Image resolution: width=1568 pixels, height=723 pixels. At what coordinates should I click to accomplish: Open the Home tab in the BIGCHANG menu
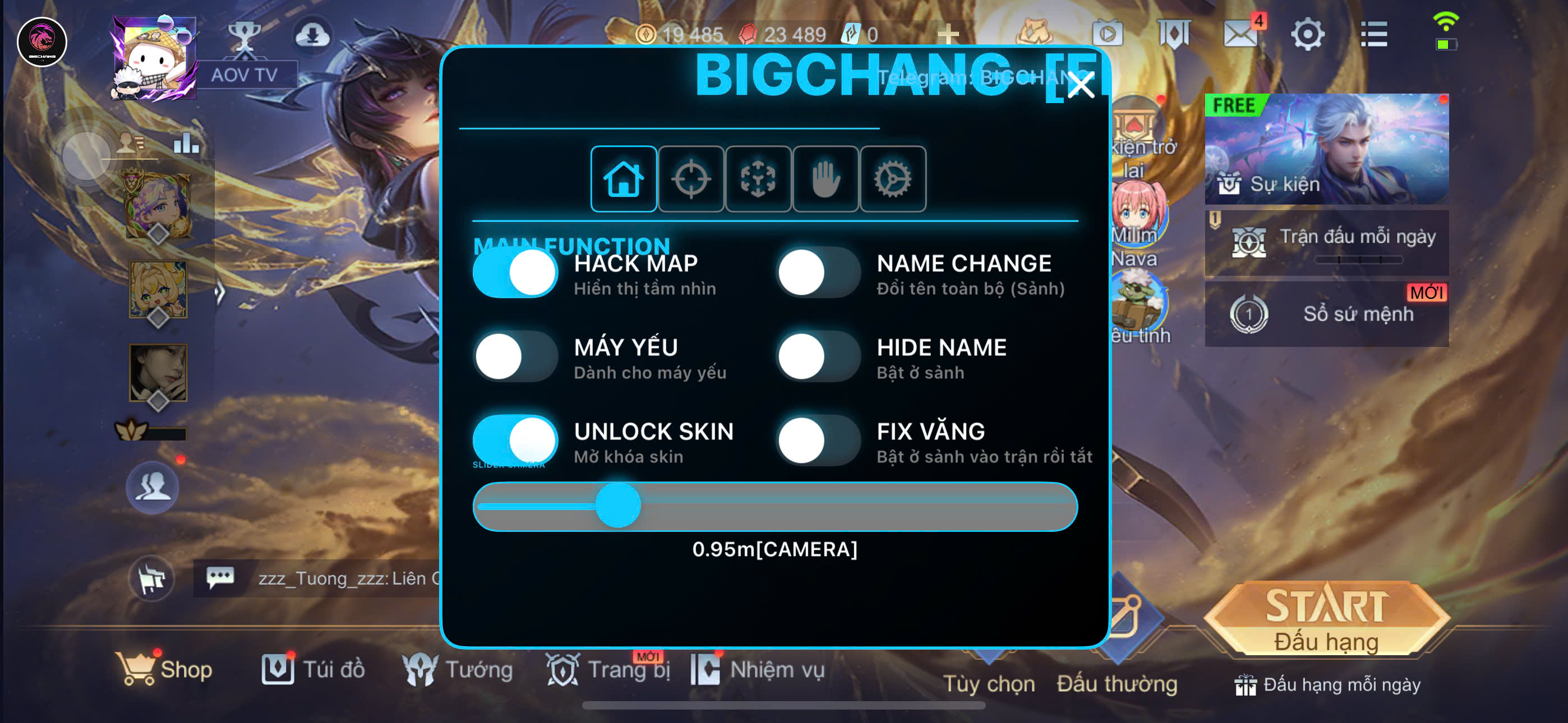point(623,178)
